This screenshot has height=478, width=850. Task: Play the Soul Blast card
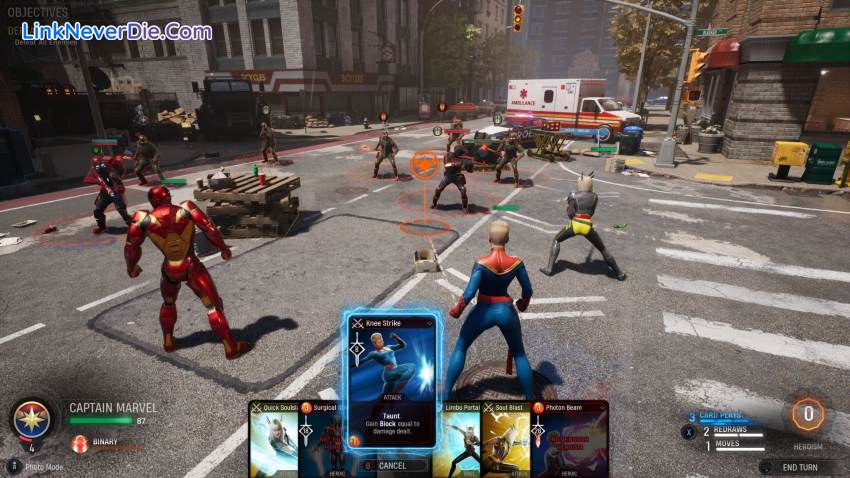tap(505, 440)
